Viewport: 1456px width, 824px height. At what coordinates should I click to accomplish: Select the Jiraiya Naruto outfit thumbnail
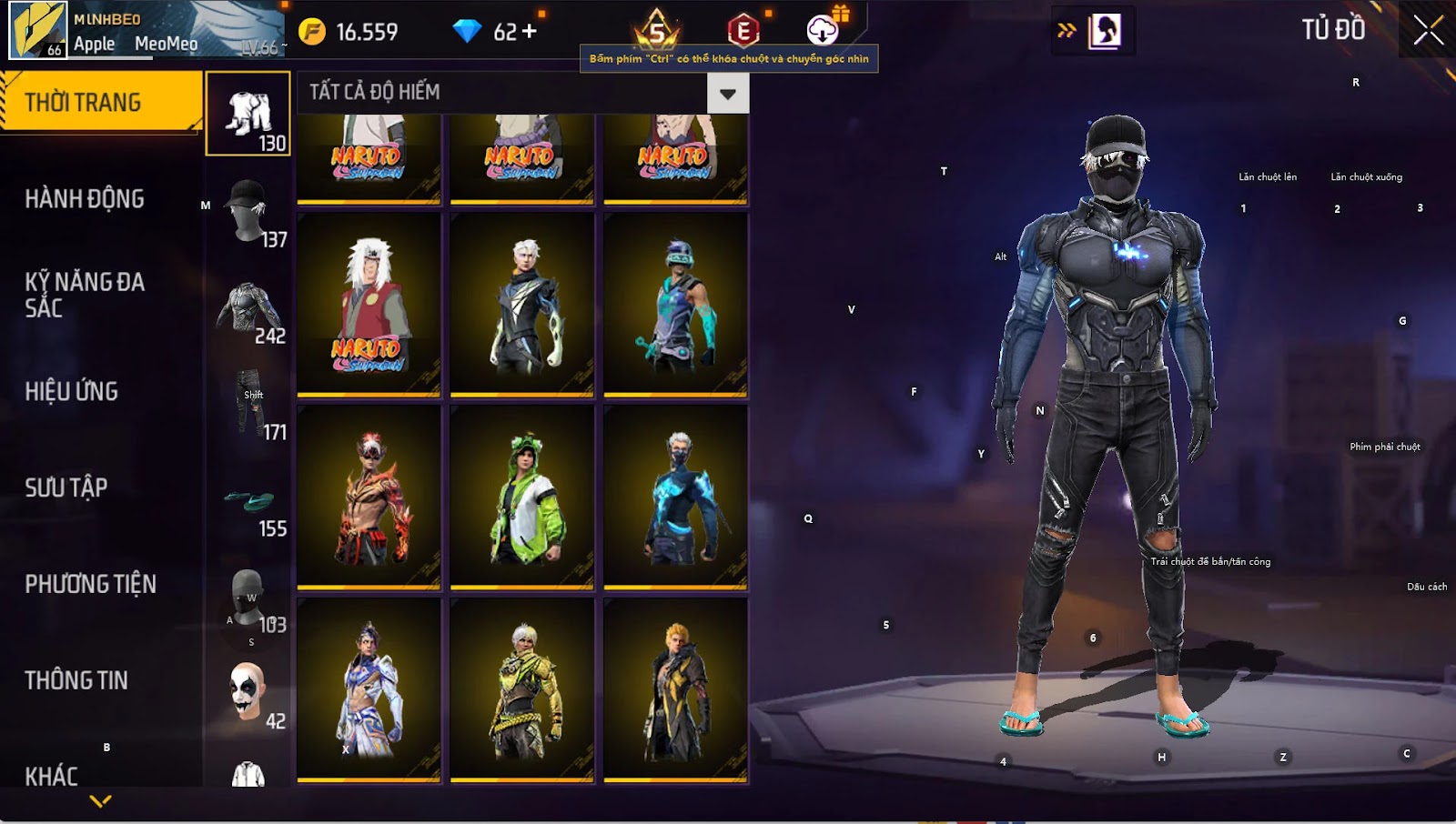point(369,305)
